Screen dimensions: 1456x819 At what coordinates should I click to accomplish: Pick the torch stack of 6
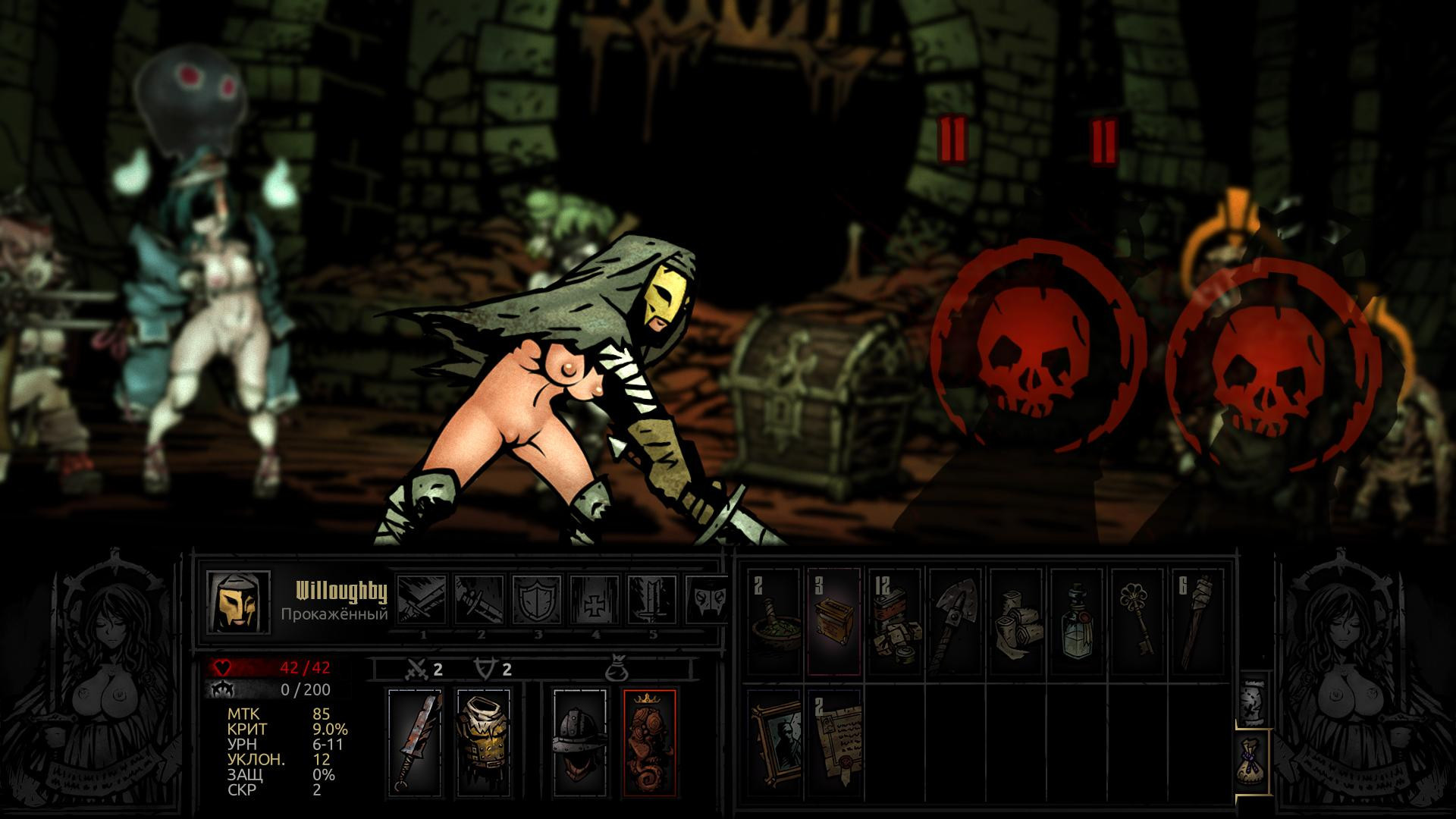click(1197, 620)
